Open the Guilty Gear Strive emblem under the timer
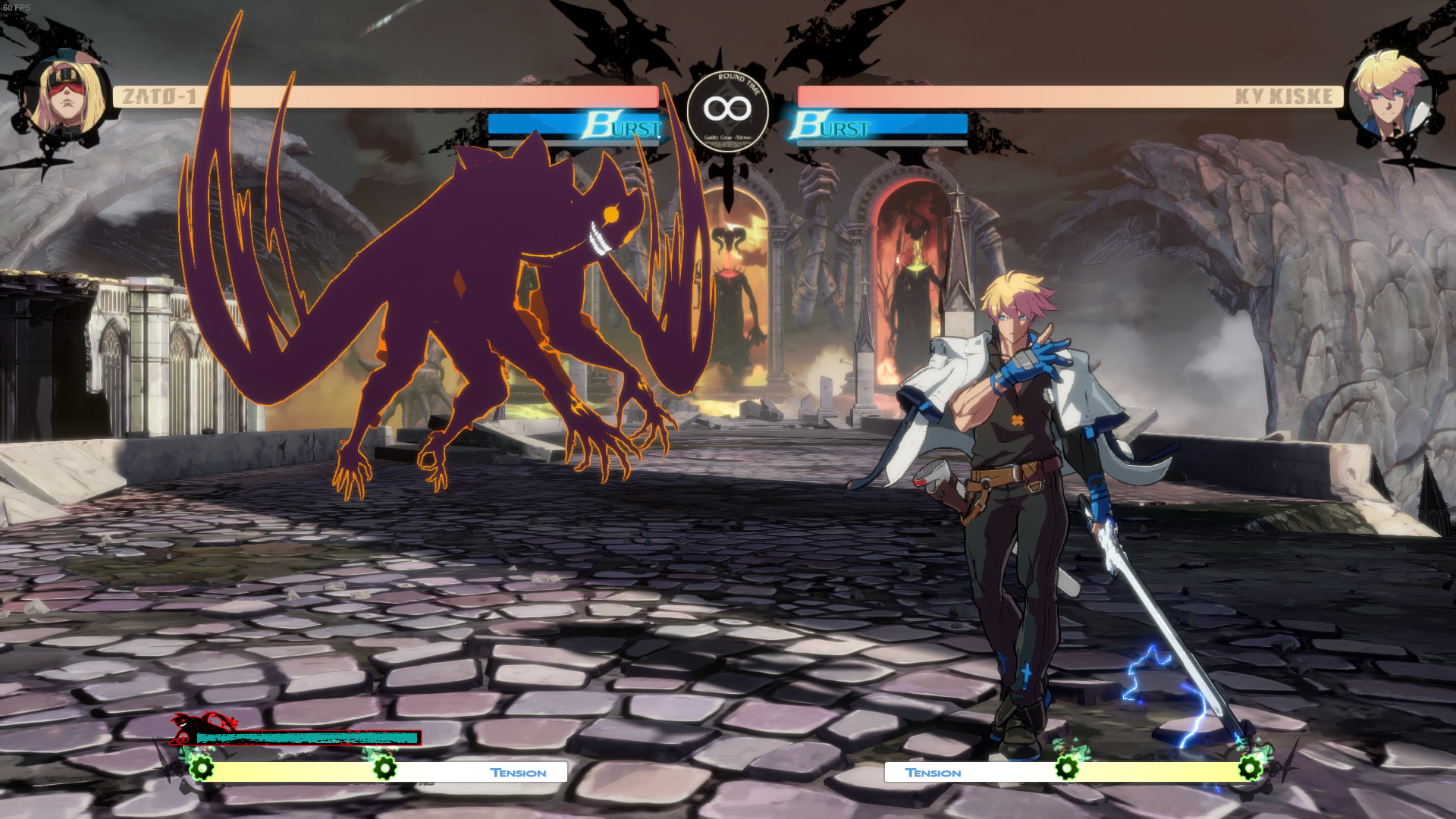 pos(728,136)
